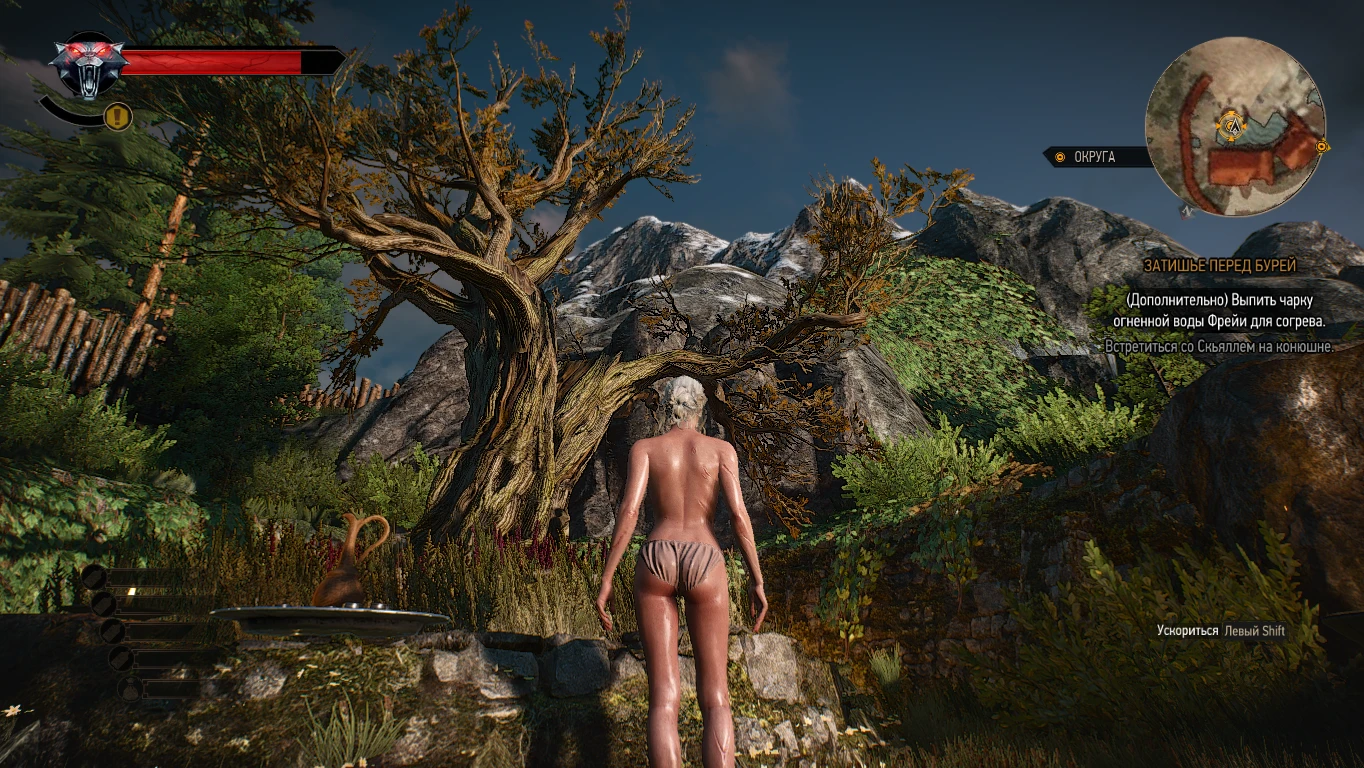This screenshot has height=768, width=1364.
Task: Click the player arrow on the minimap
Action: pyautogui.click(x=1234, y=126)
